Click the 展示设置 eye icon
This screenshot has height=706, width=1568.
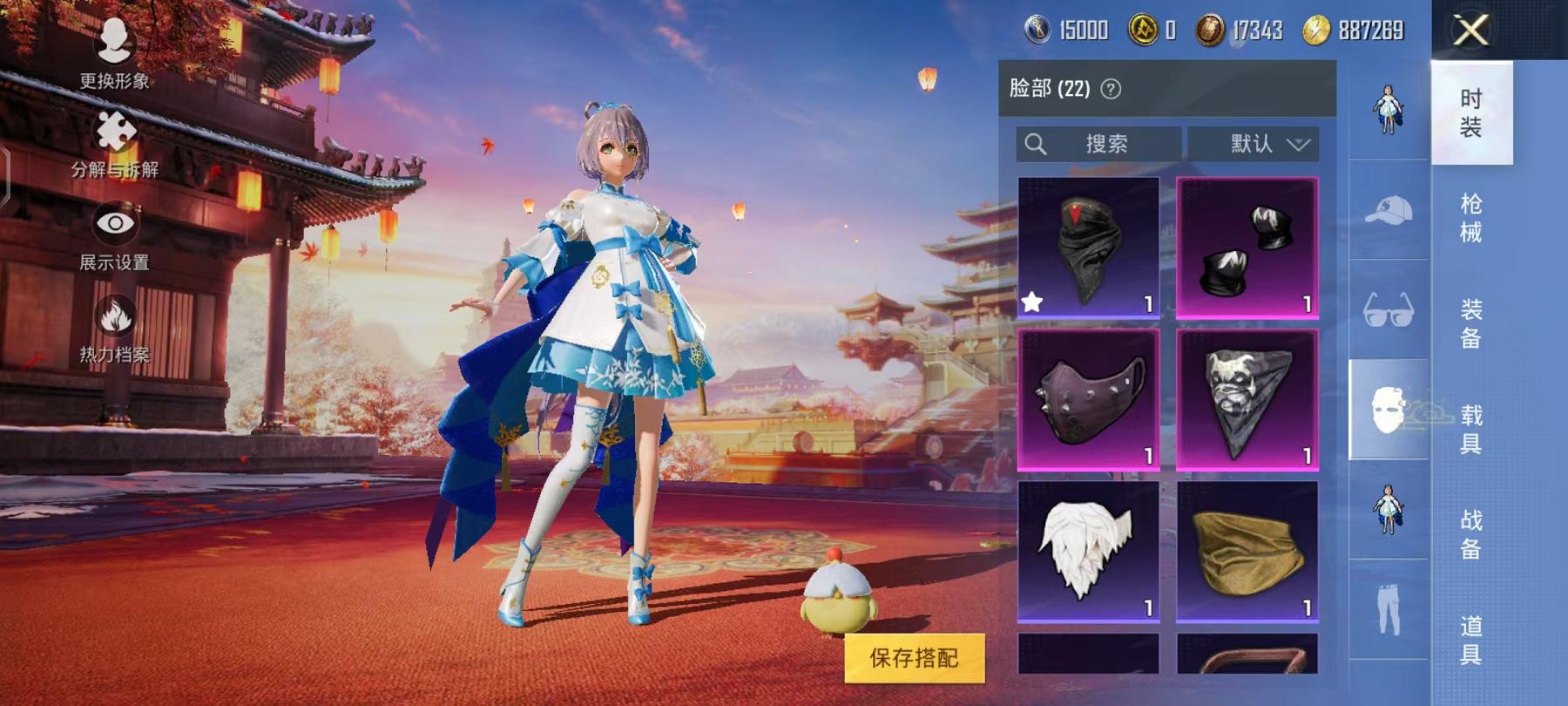coord(116,222)
